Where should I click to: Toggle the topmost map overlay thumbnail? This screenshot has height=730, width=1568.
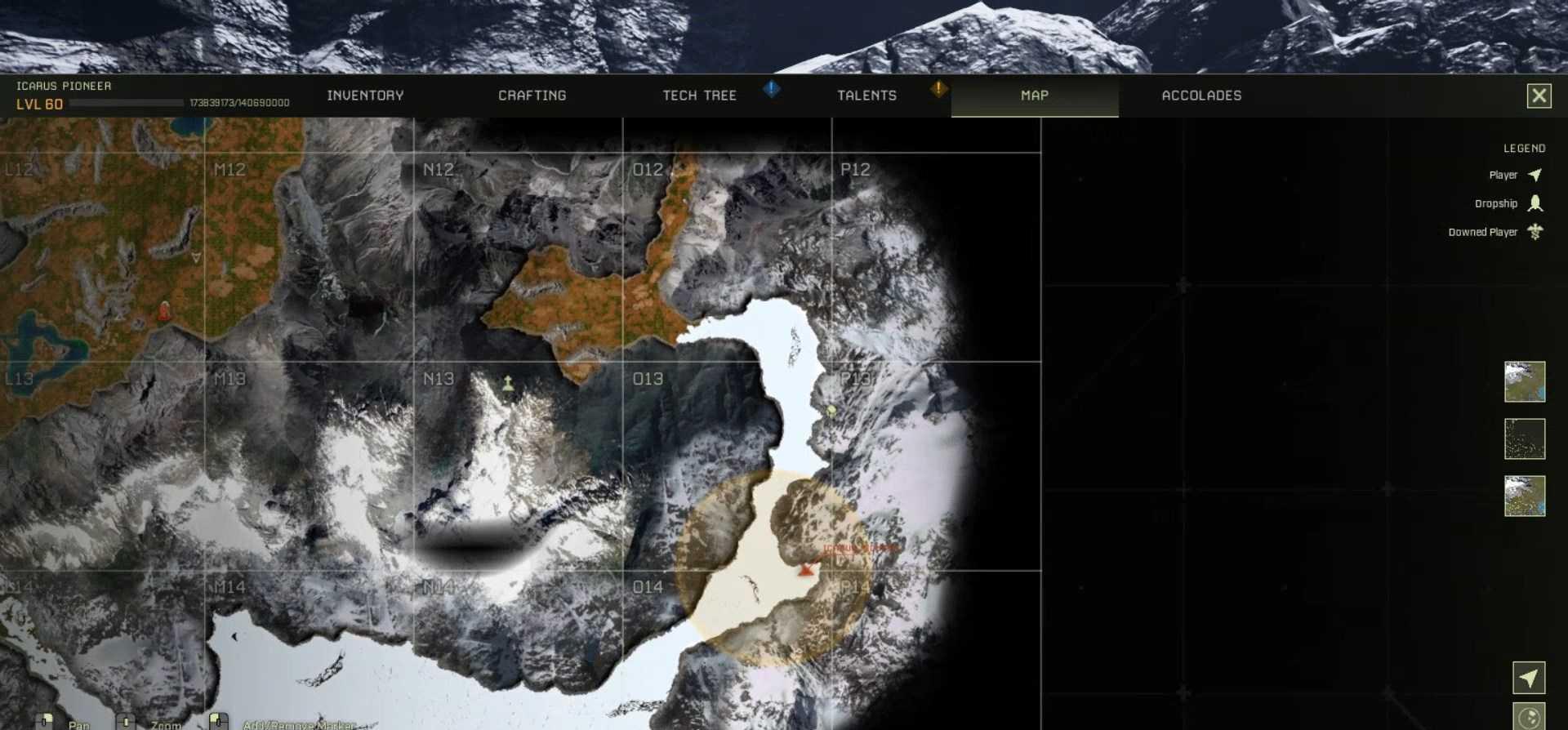point(1524,381)
